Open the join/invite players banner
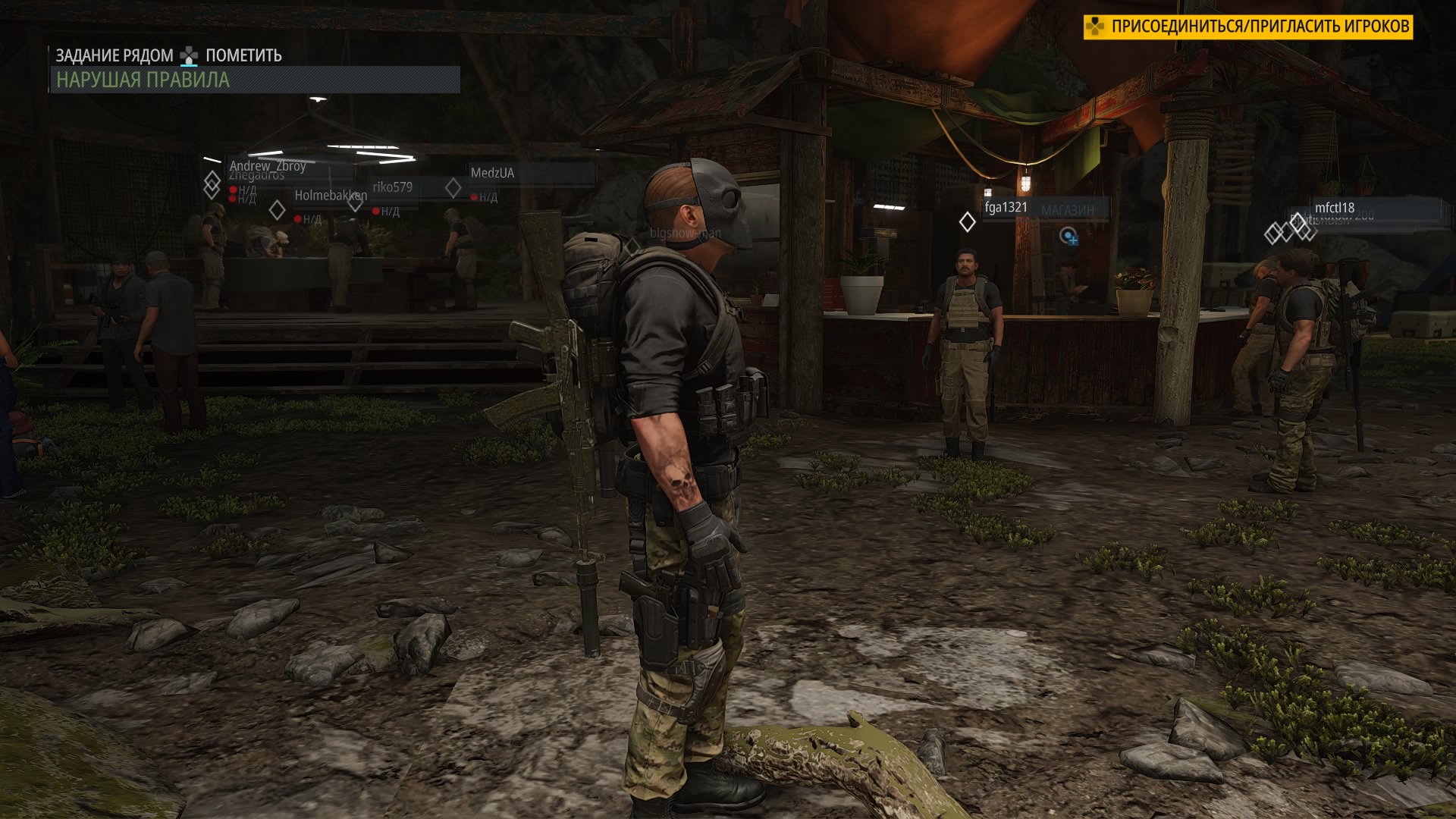 pos(1247,27)
